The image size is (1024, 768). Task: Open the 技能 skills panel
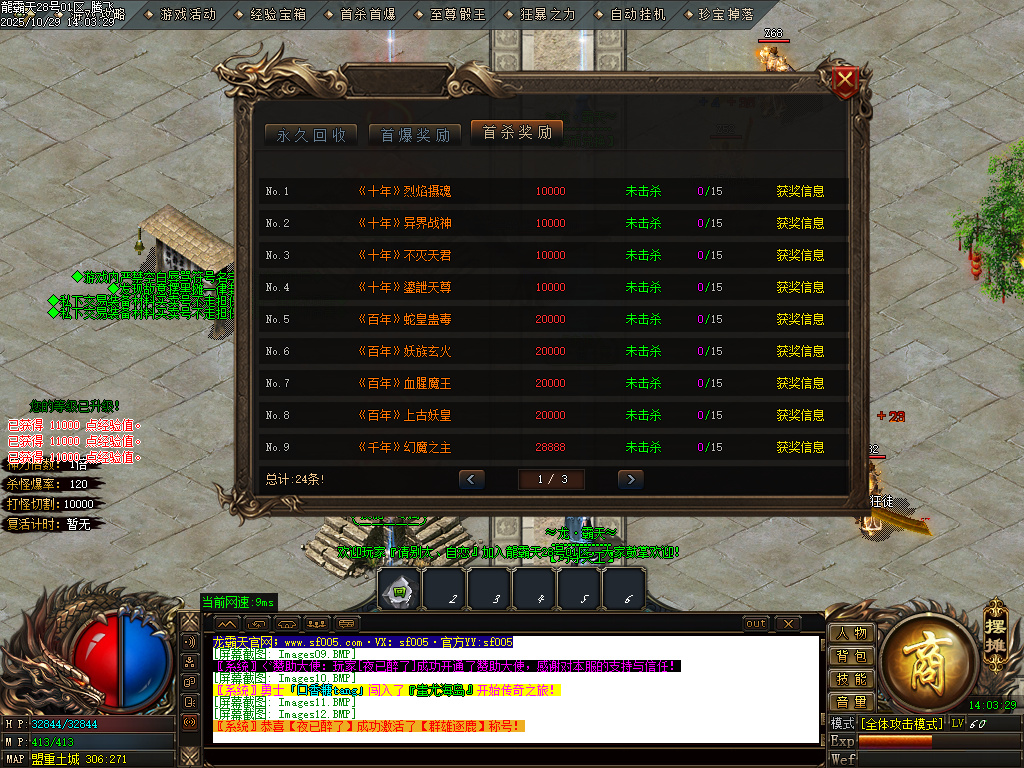(x=851, y=679)
